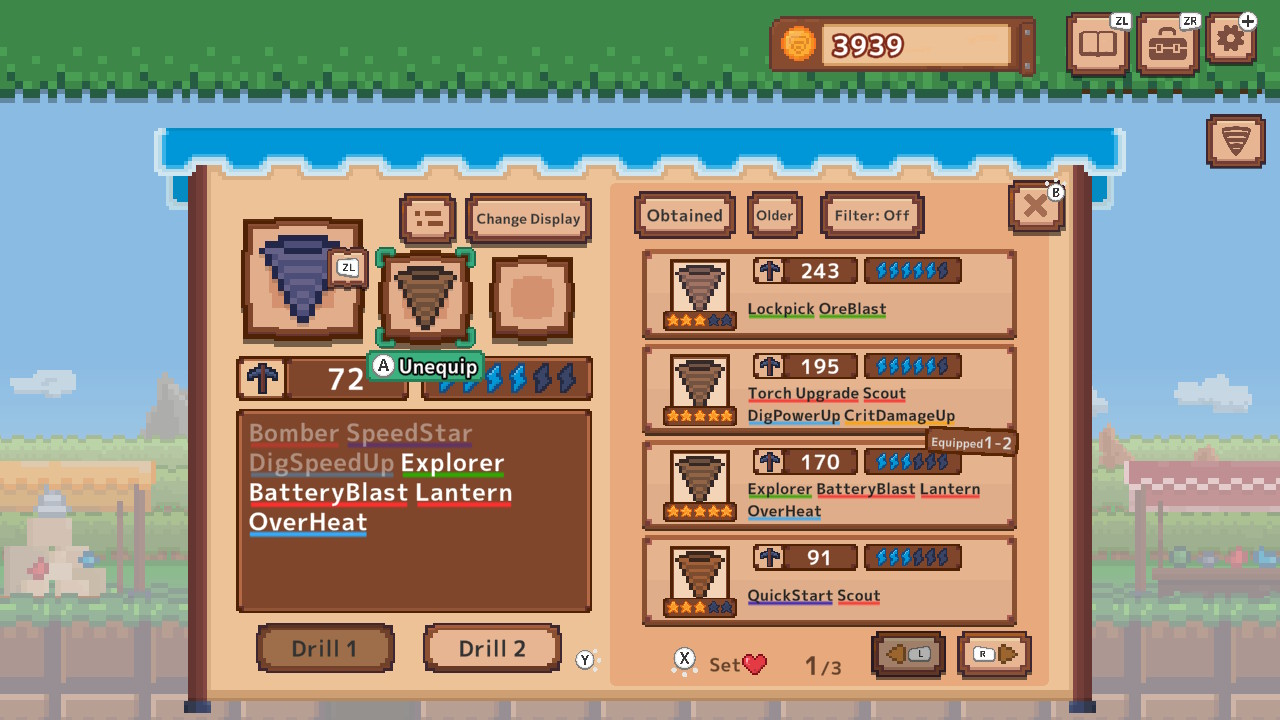Switch to the Drill 2 tab
1280x720 pixels.
[x=492, y=648]
